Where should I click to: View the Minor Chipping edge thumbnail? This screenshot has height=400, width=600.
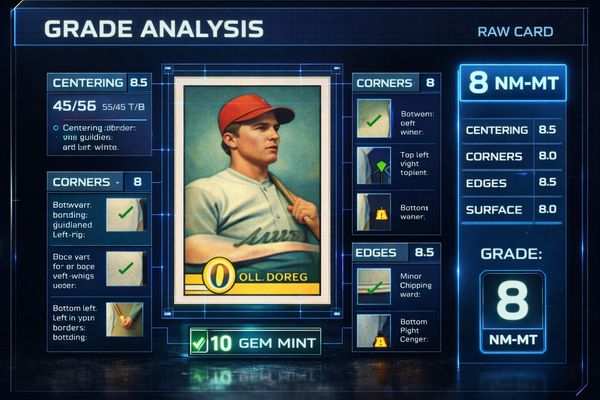click(x=374, y=286)
